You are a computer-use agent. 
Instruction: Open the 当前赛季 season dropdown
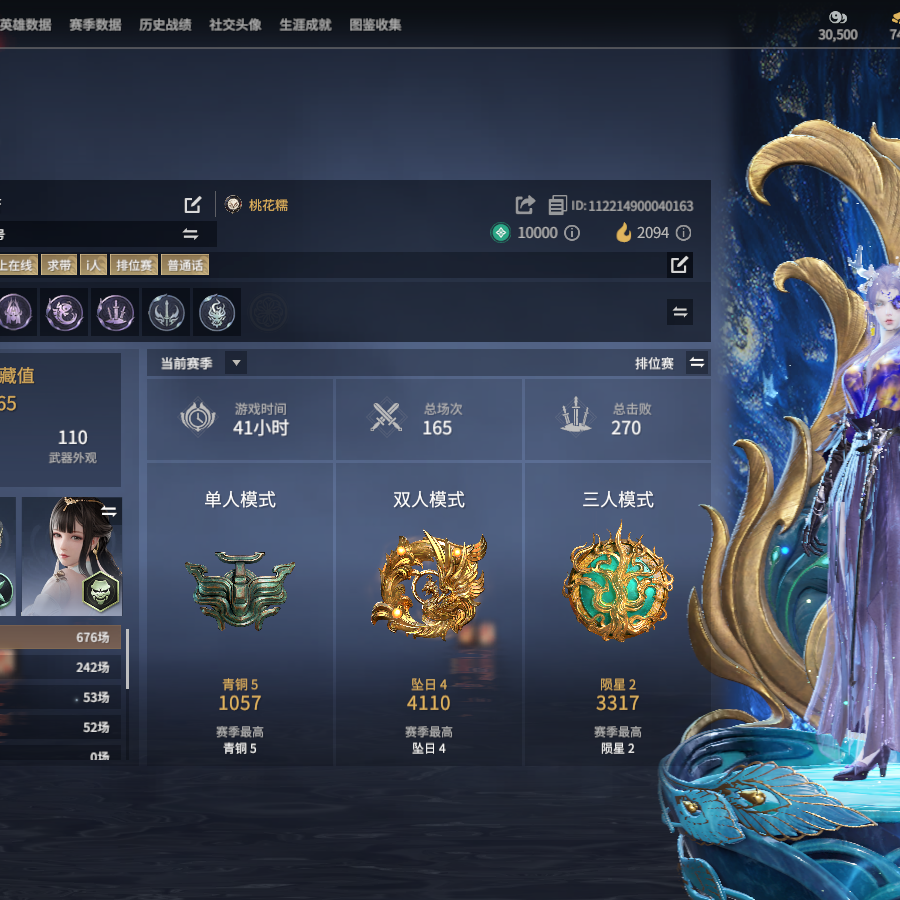(x=236, y=363)
